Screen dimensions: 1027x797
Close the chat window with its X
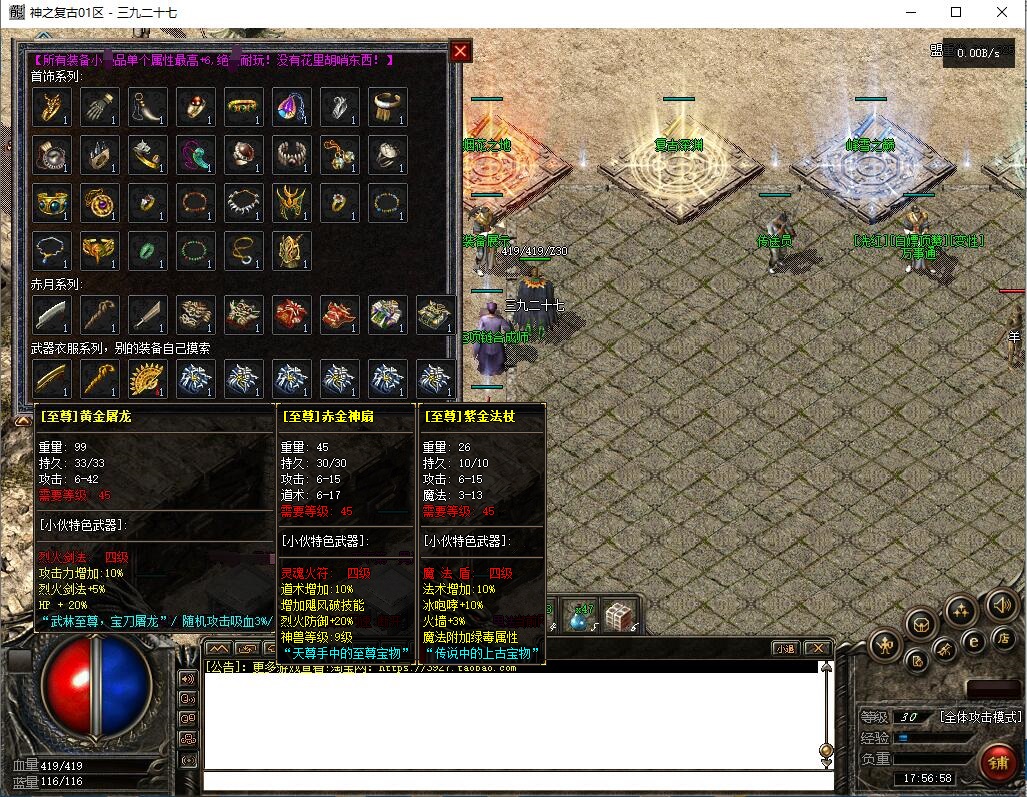pyautogui.click(x=818, y=649)
